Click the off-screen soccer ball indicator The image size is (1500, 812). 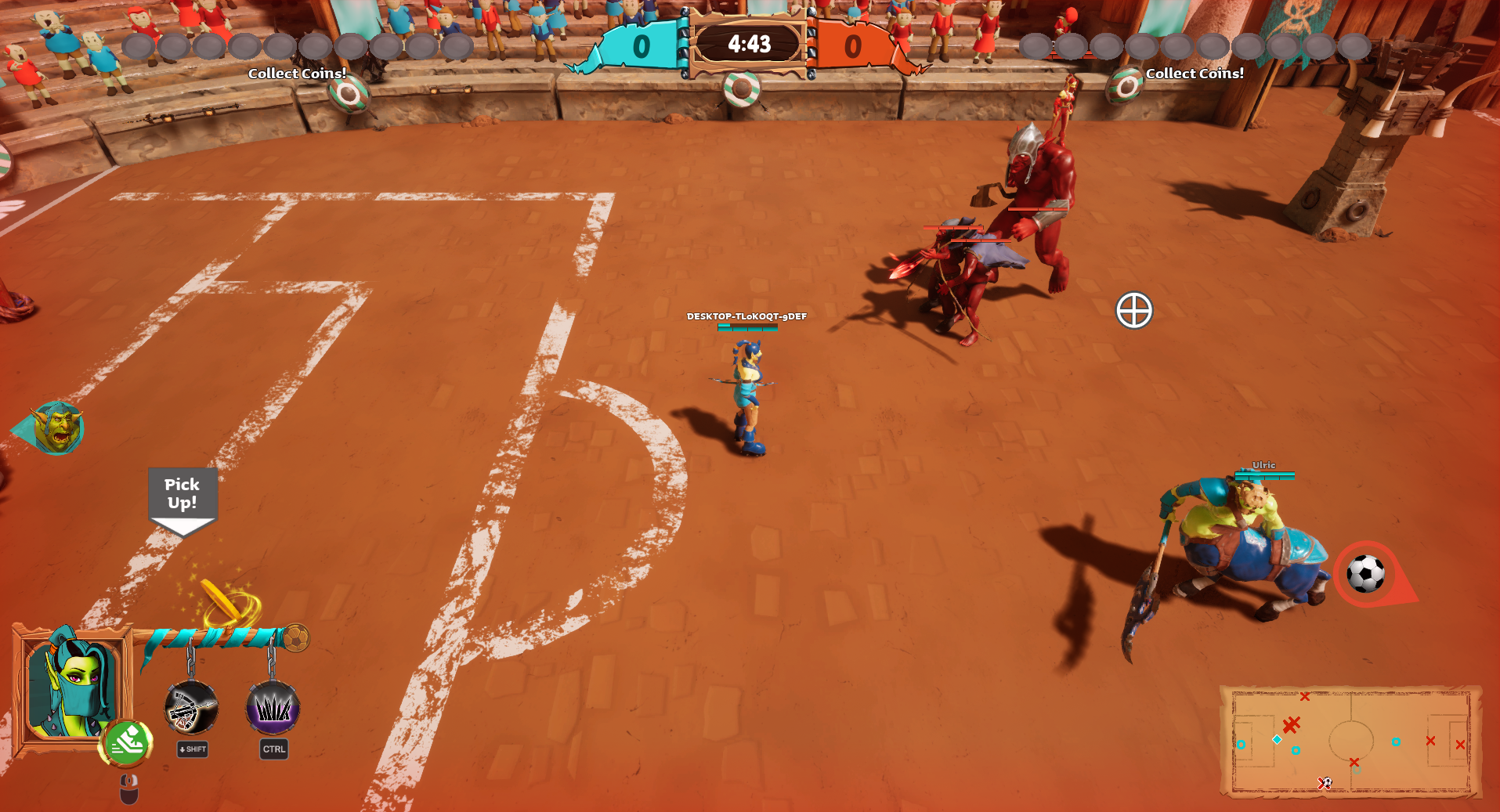1367,574
